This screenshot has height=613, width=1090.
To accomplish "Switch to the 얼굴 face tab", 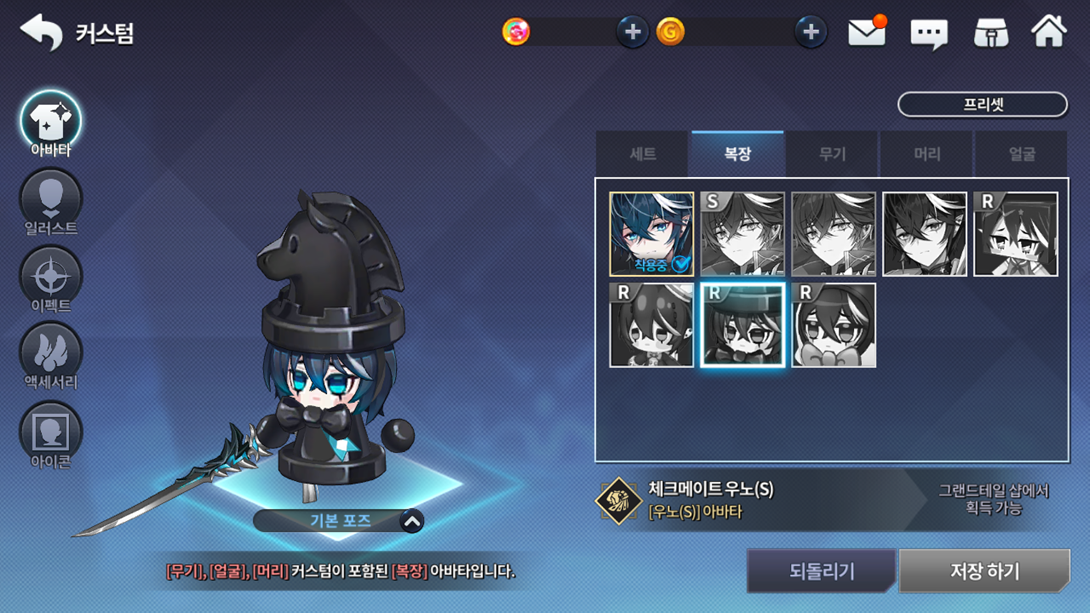I will point(1021,154).
